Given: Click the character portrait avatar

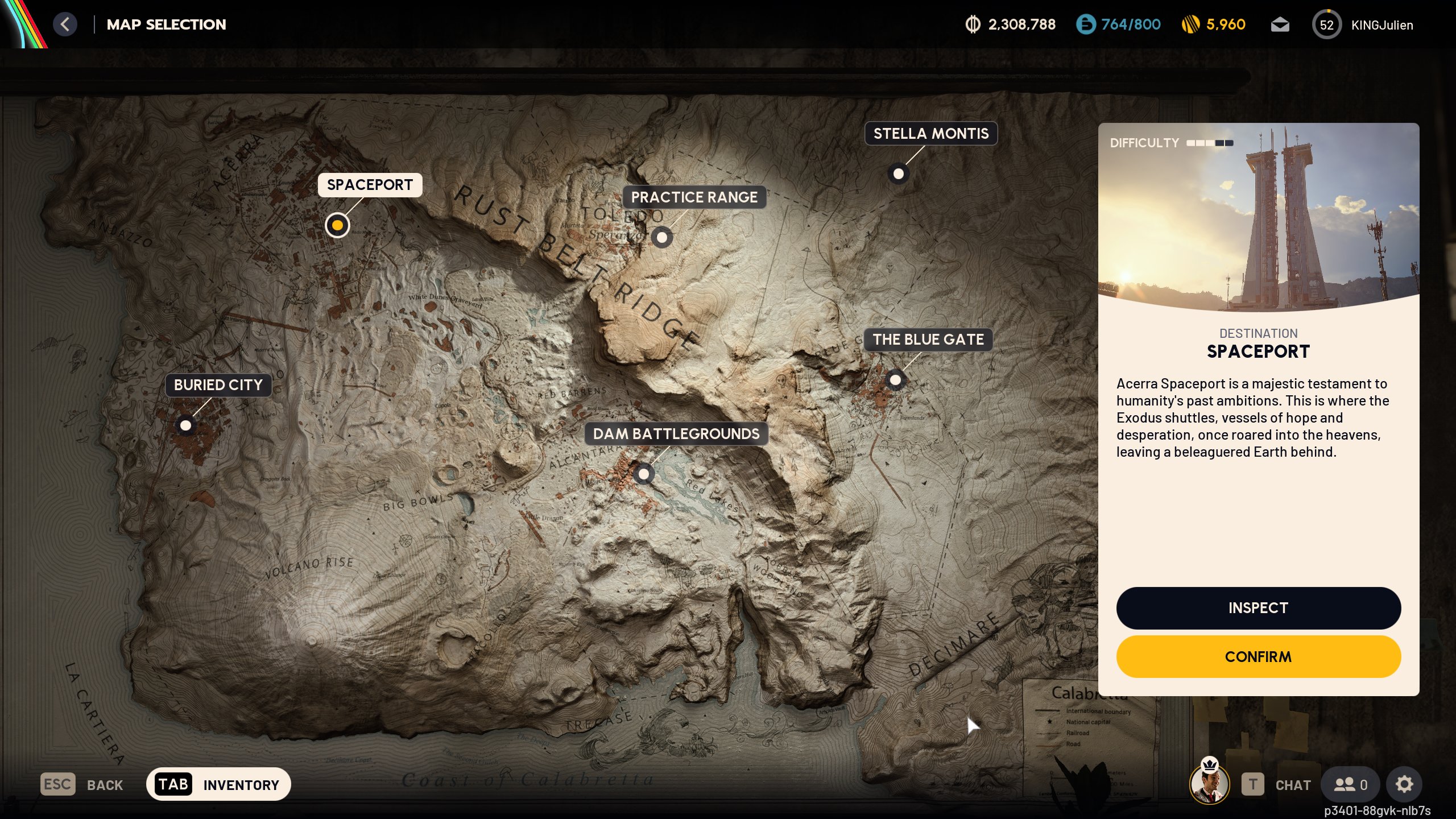Looking at the screenshot, I should [x=1209, y=784].
